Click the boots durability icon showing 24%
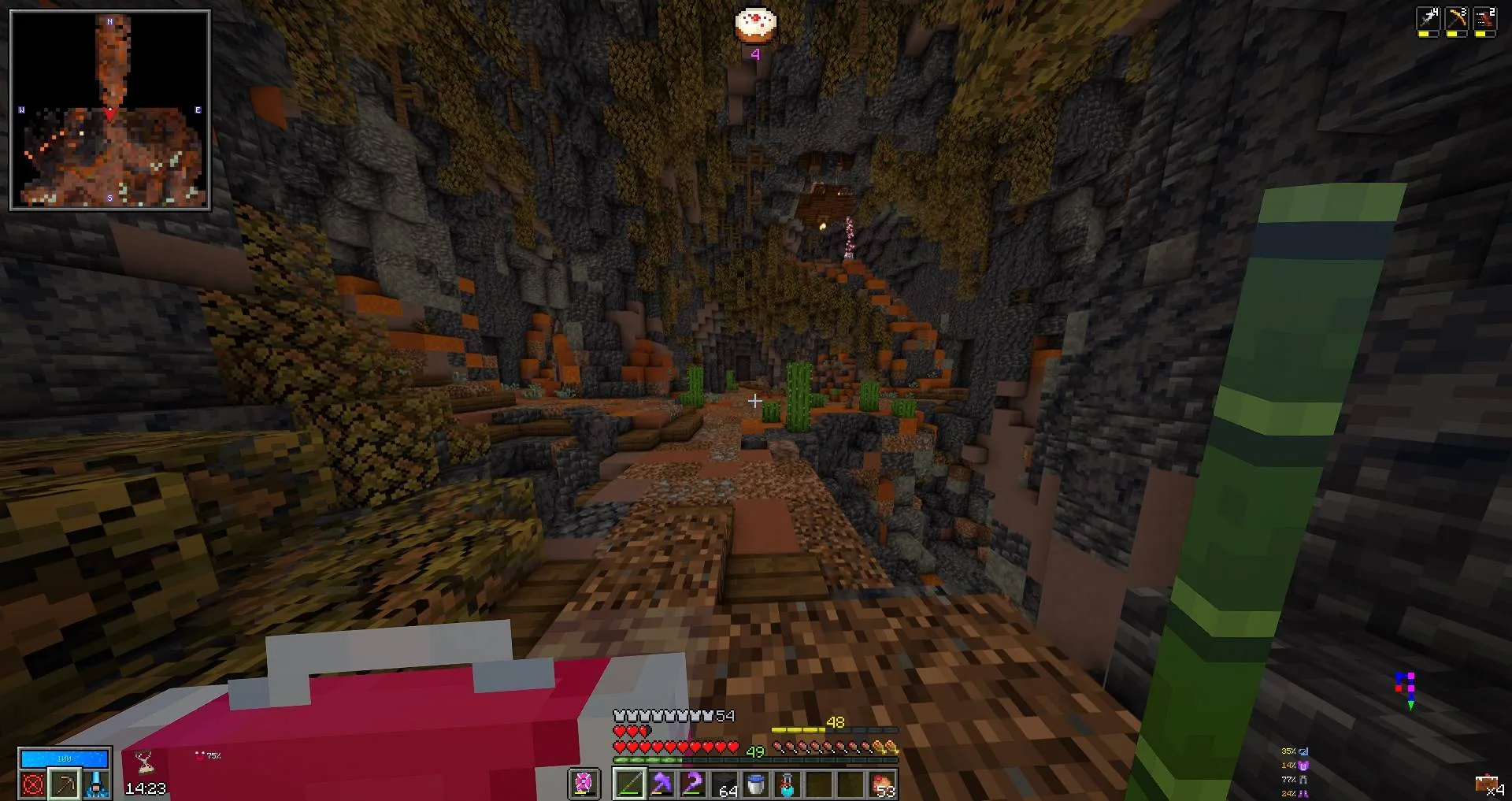The height and width of the screenshot is (801, 1512). pyautogui.click(x=1303, y=793)
